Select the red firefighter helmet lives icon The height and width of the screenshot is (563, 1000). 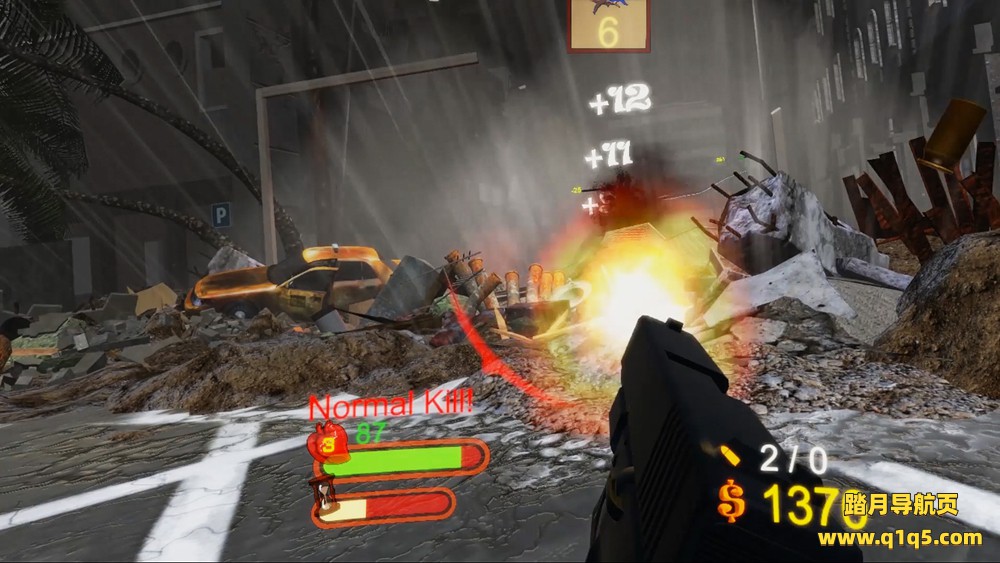click(x=329, y=445)
